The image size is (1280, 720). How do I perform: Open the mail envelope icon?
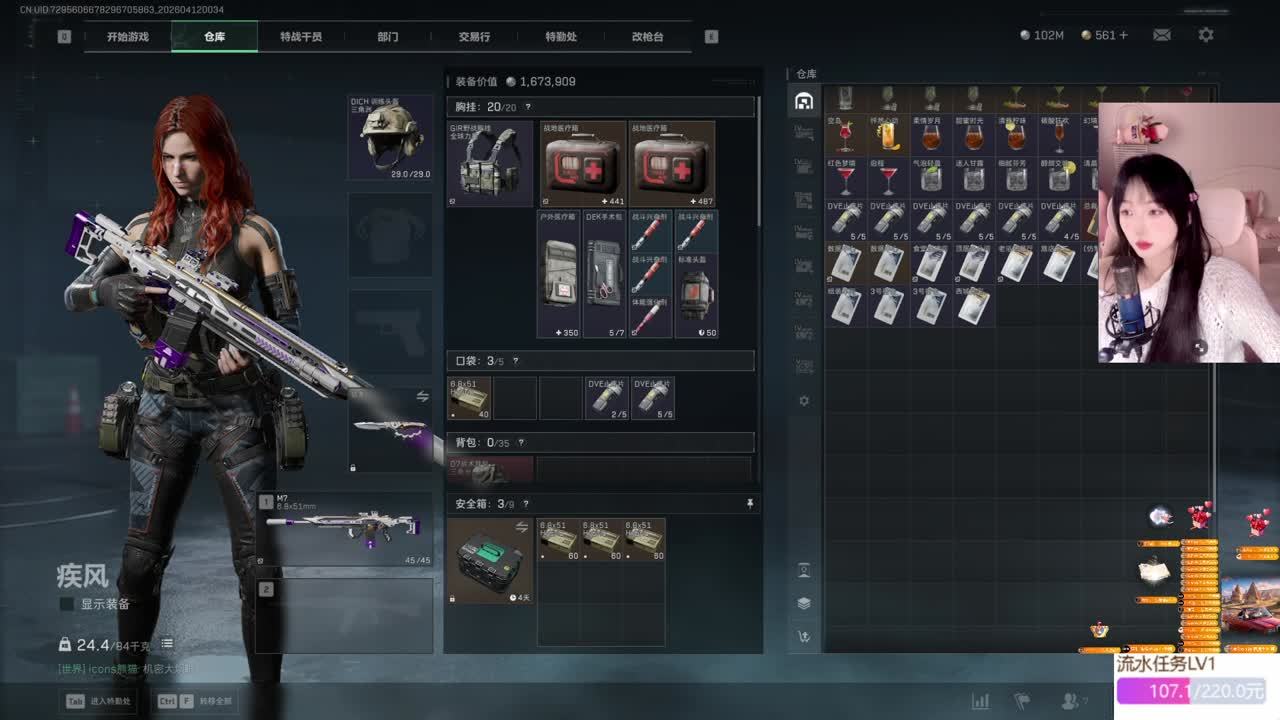[x=1162, y=35]
